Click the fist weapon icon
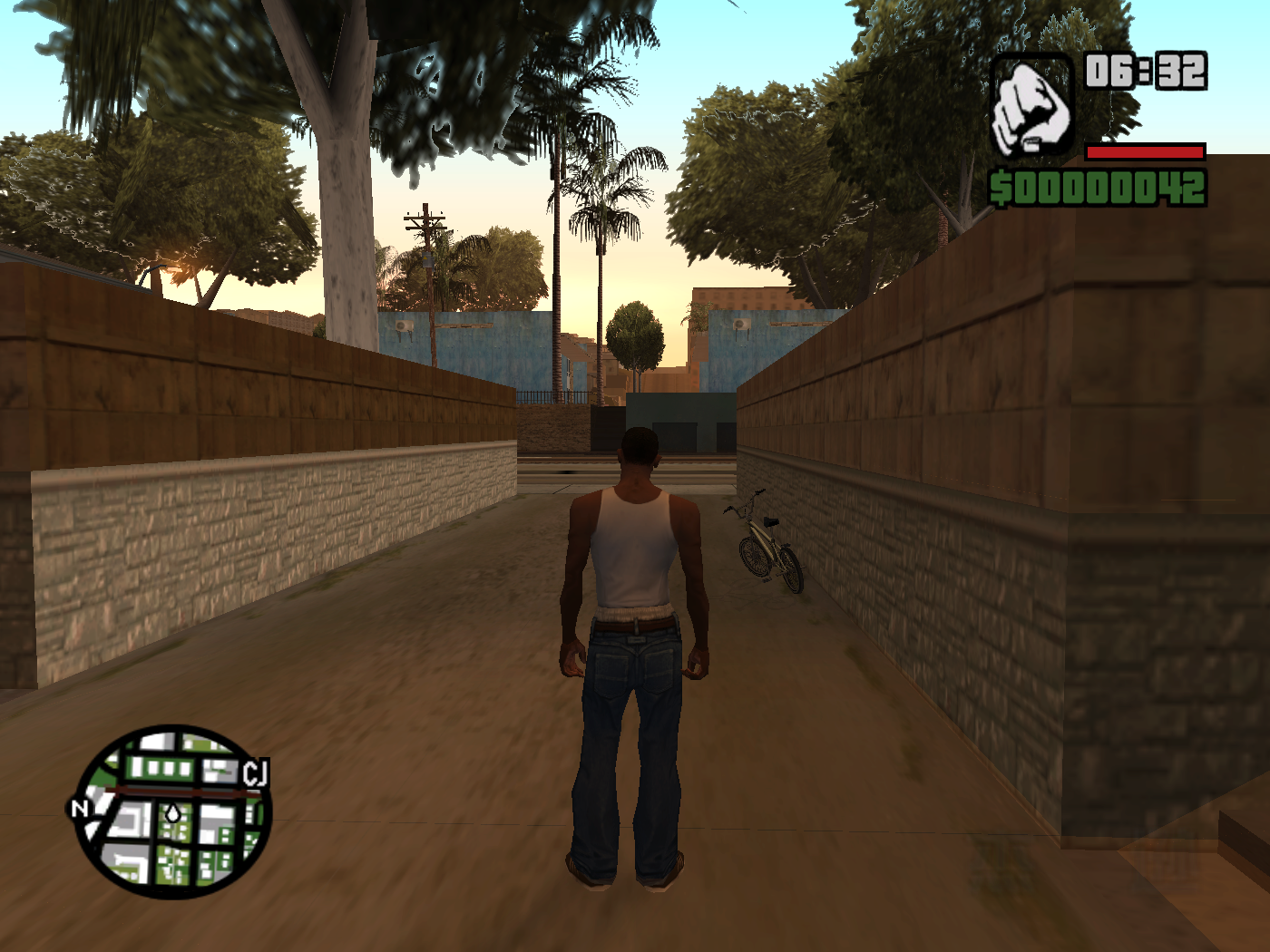1270x952 pixels. (1031, 107)
